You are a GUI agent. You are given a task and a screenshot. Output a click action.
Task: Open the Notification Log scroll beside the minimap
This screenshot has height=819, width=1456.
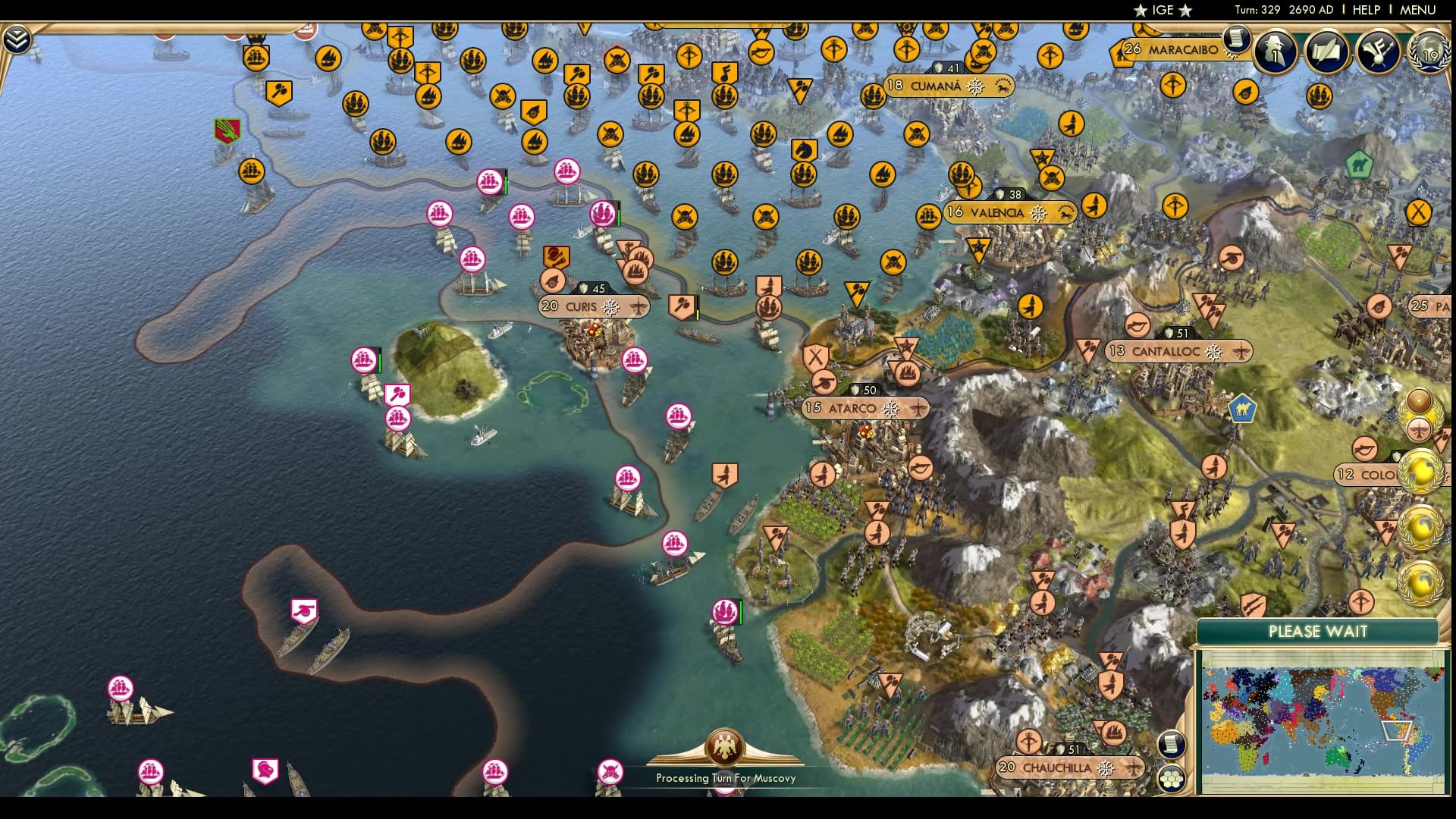1172,744
